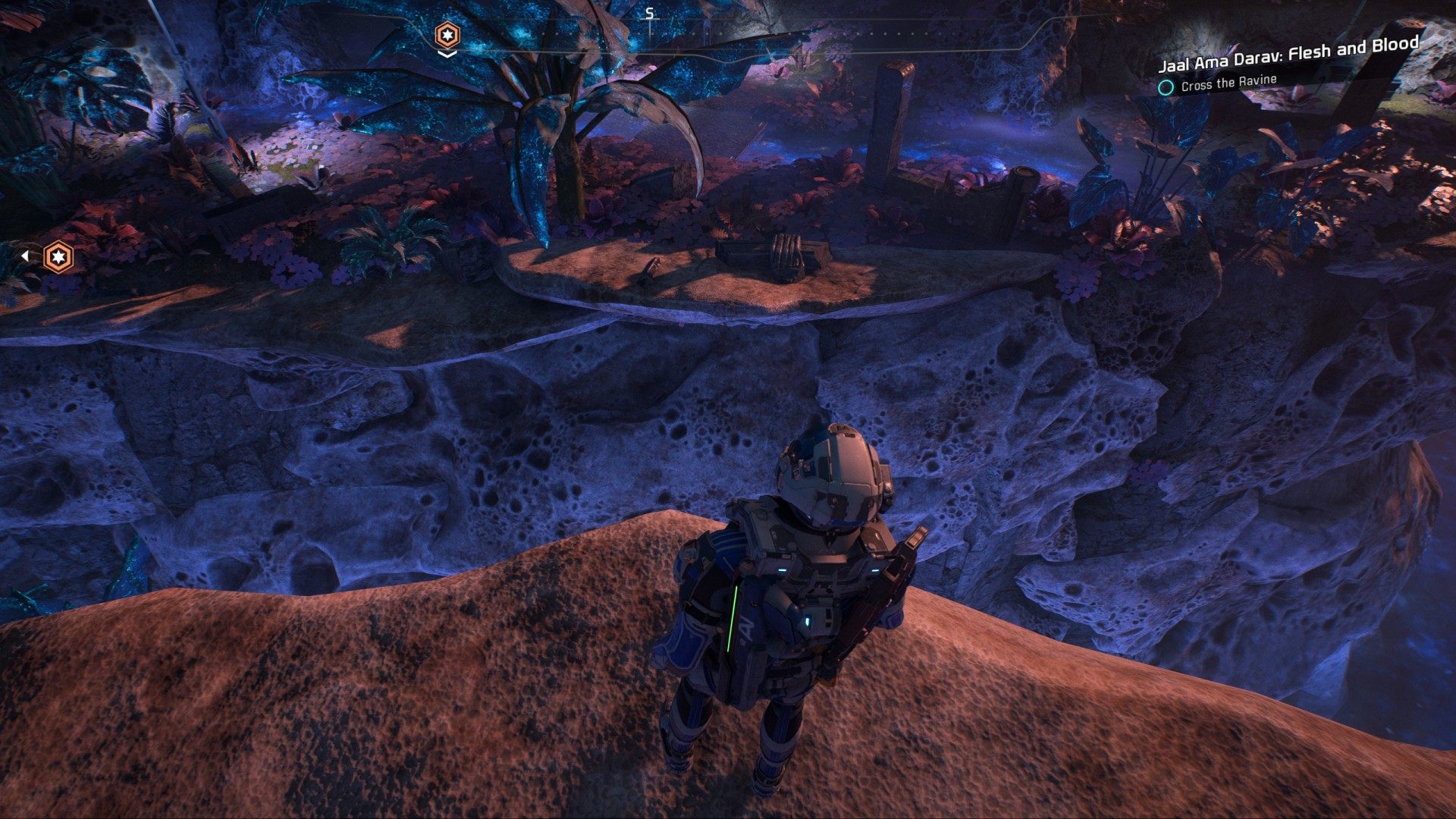The width and height of the screenshot is (1456, 819).
Task: Open the Jaal Ama Darav: Flesh and Blood quest
Action: coord(1288,55)
